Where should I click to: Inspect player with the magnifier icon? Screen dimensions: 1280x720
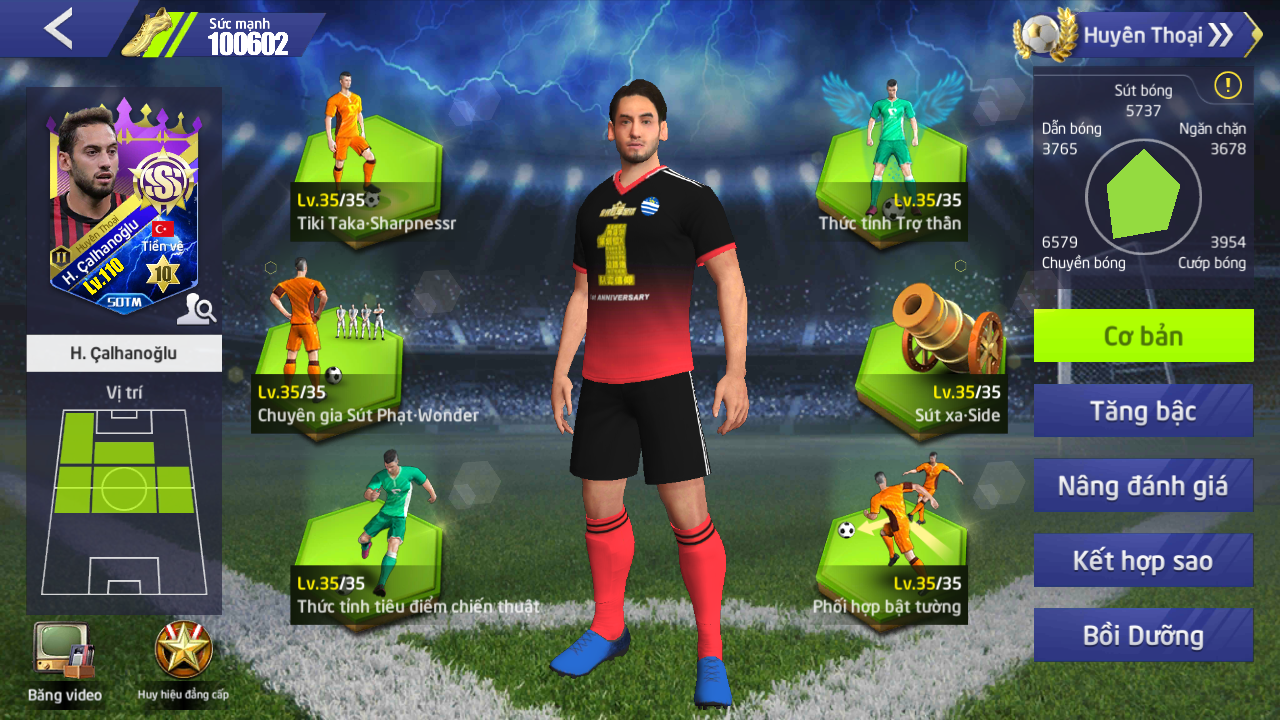tap(196, 311)
